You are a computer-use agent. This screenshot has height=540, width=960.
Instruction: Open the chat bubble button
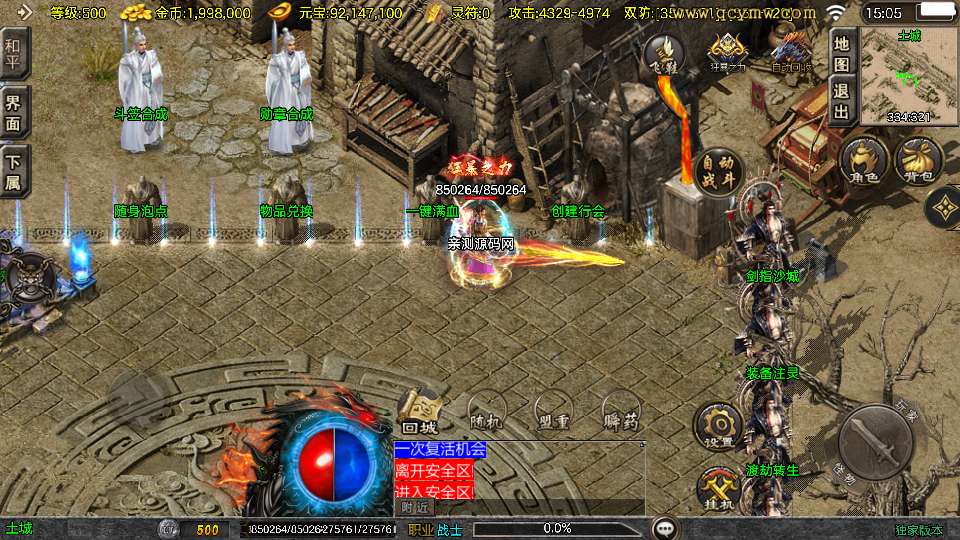pyautogui.click(x=665, y=528)
